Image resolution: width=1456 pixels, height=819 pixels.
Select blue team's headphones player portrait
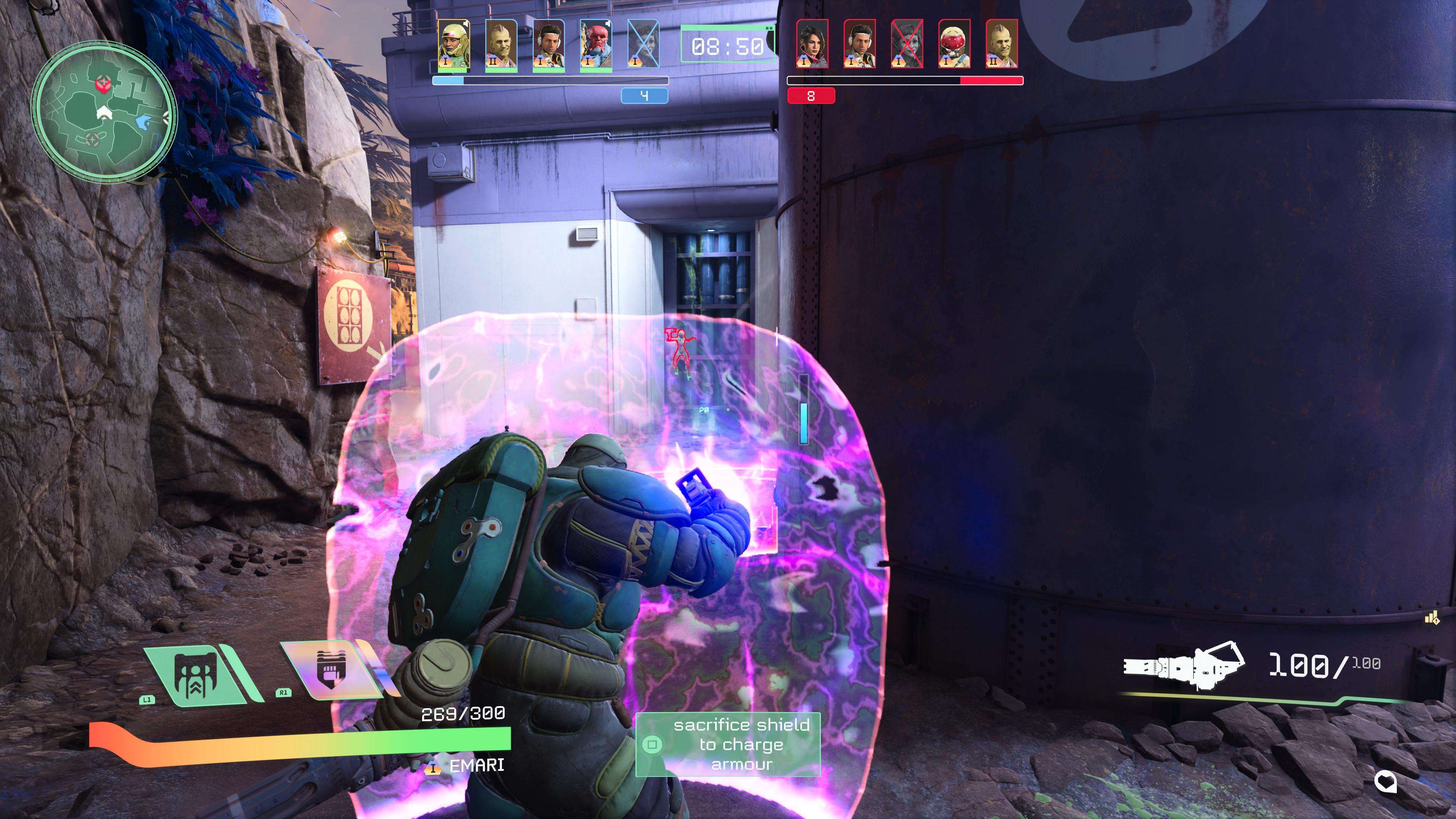[x=548, y=45]
